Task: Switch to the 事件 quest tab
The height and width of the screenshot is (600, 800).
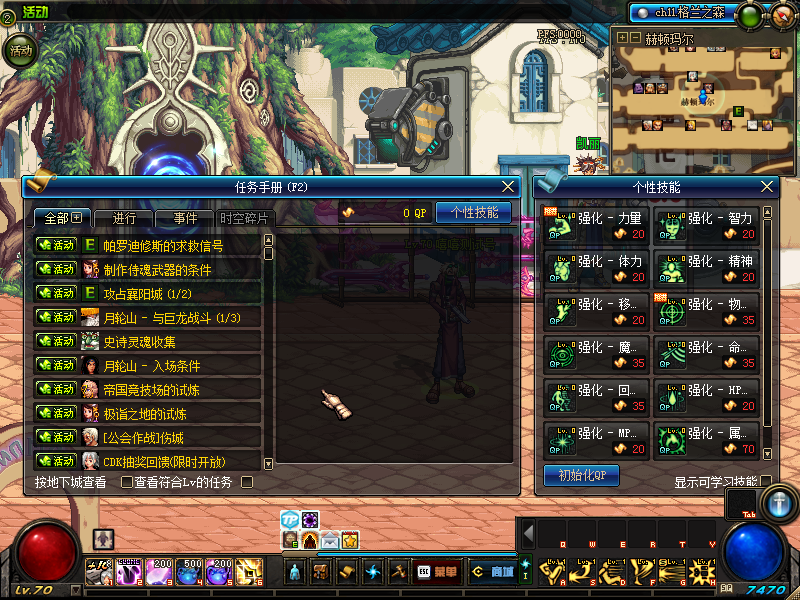Action: point(185,218)
